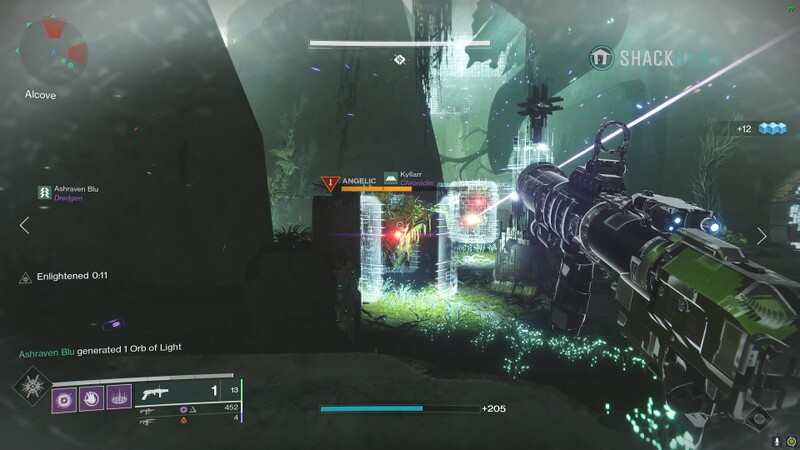This screenshot has height=450, width=800.
Task: Activate the flaming fist melee ability icon
Action: tap(92, 398)
